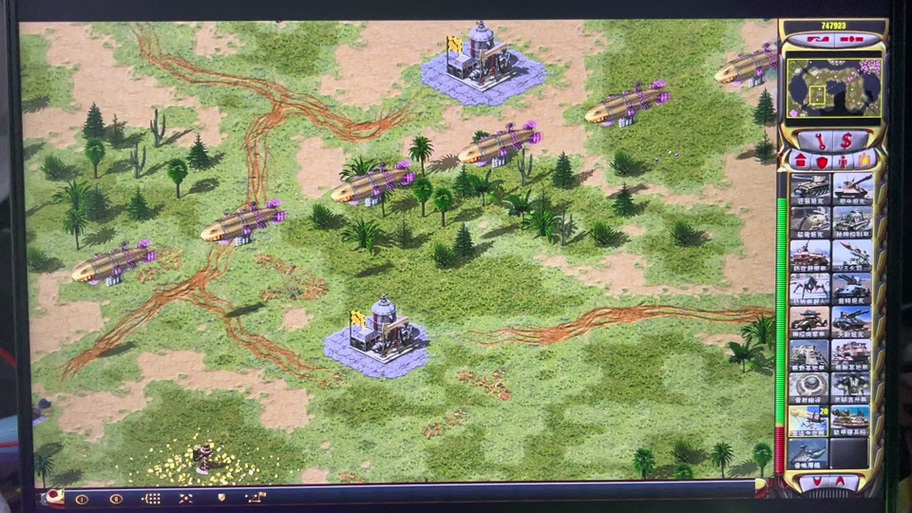Switch to the infantry build tab
912x513 pixels.
point(845,161)
